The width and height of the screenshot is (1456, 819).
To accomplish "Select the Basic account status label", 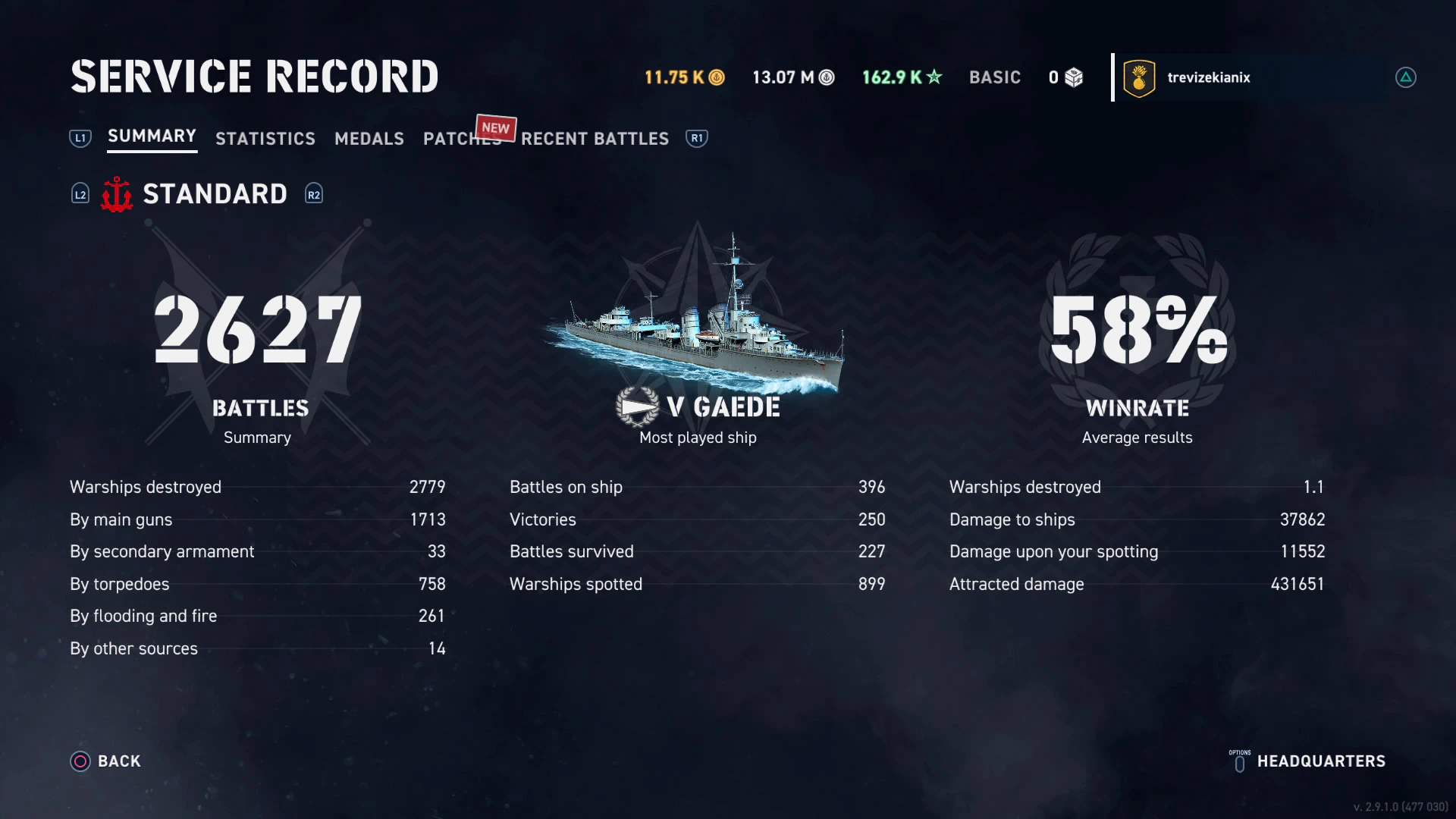I will [994, 77].
